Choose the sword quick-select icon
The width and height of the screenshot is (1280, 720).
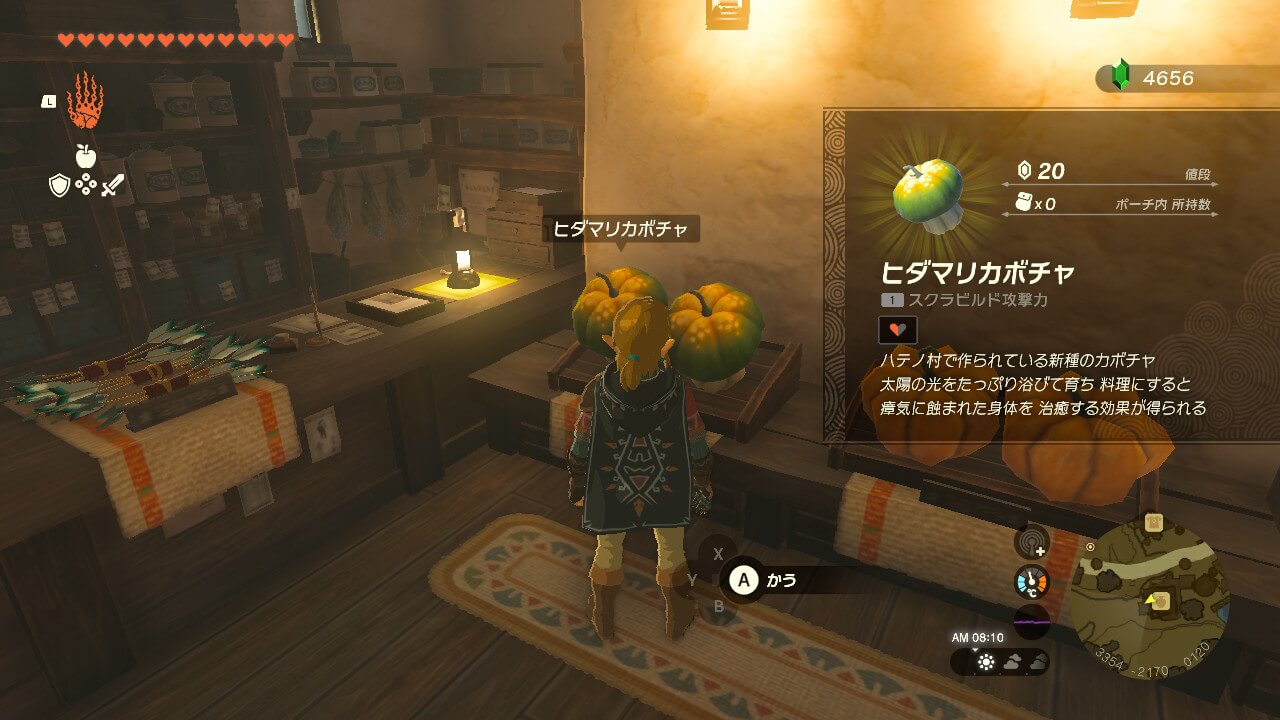(x=112, y=185)
